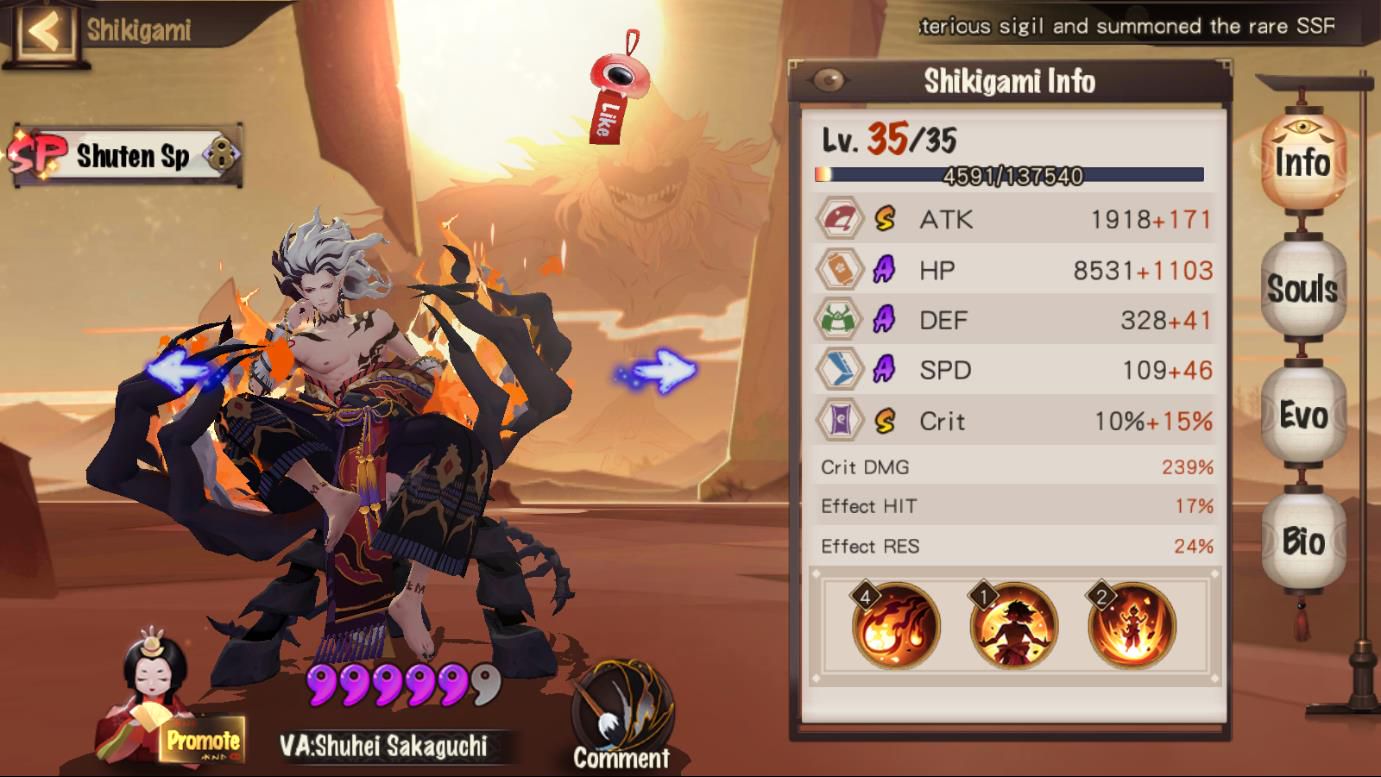Open ATK stat row details
This screenshot has width=1381, height=777.
1014,219
